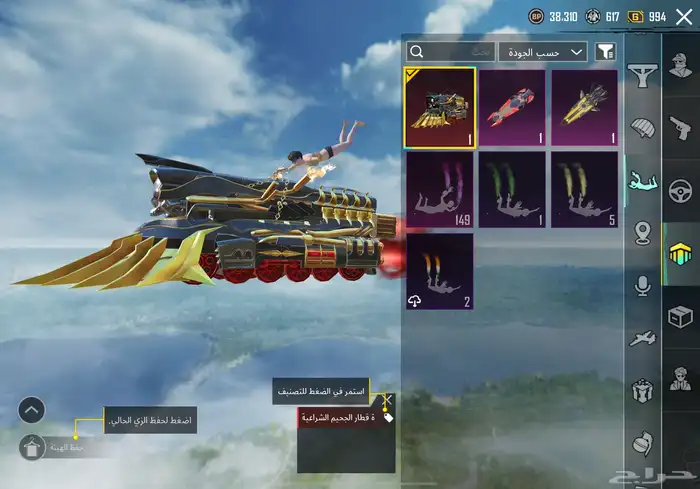Choose the golden winged glider item
The image size is (700, 489).
584,107
